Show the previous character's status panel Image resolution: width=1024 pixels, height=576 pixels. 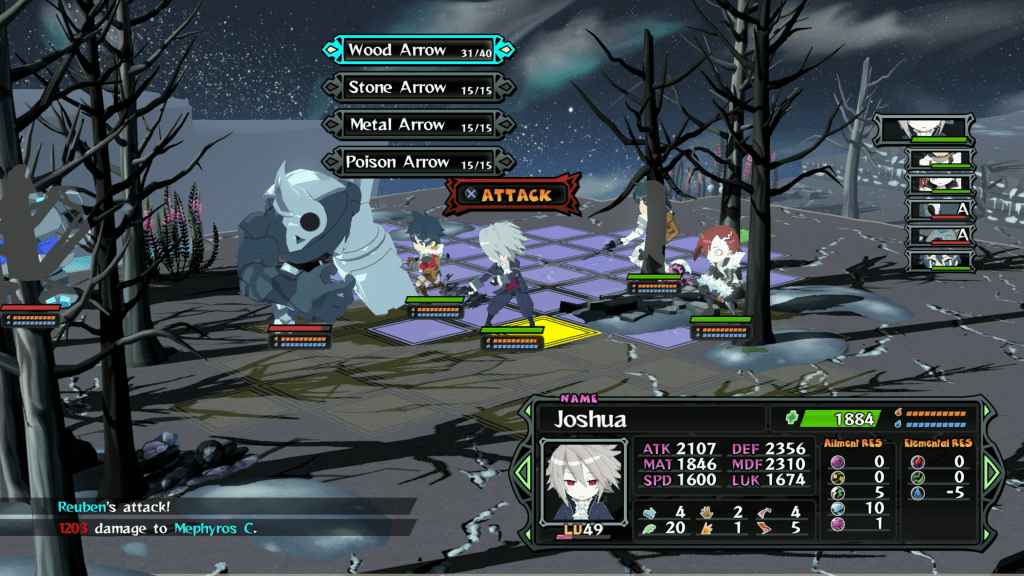[522, 472]
